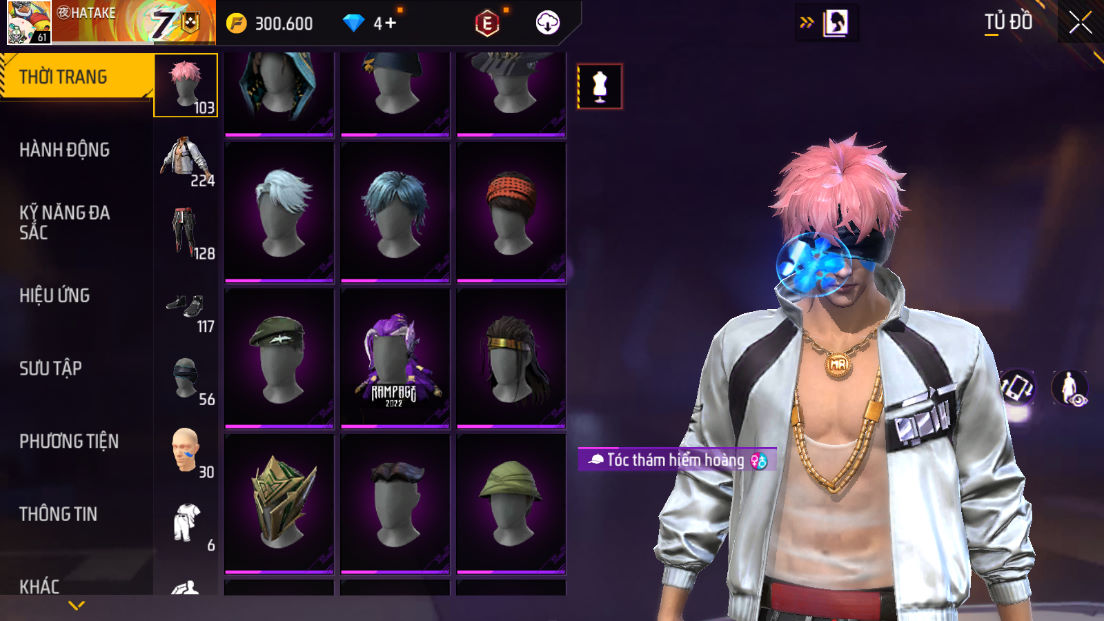Open the mannequin outfit preset button
1104x621 pixels.
click(600, 86)
